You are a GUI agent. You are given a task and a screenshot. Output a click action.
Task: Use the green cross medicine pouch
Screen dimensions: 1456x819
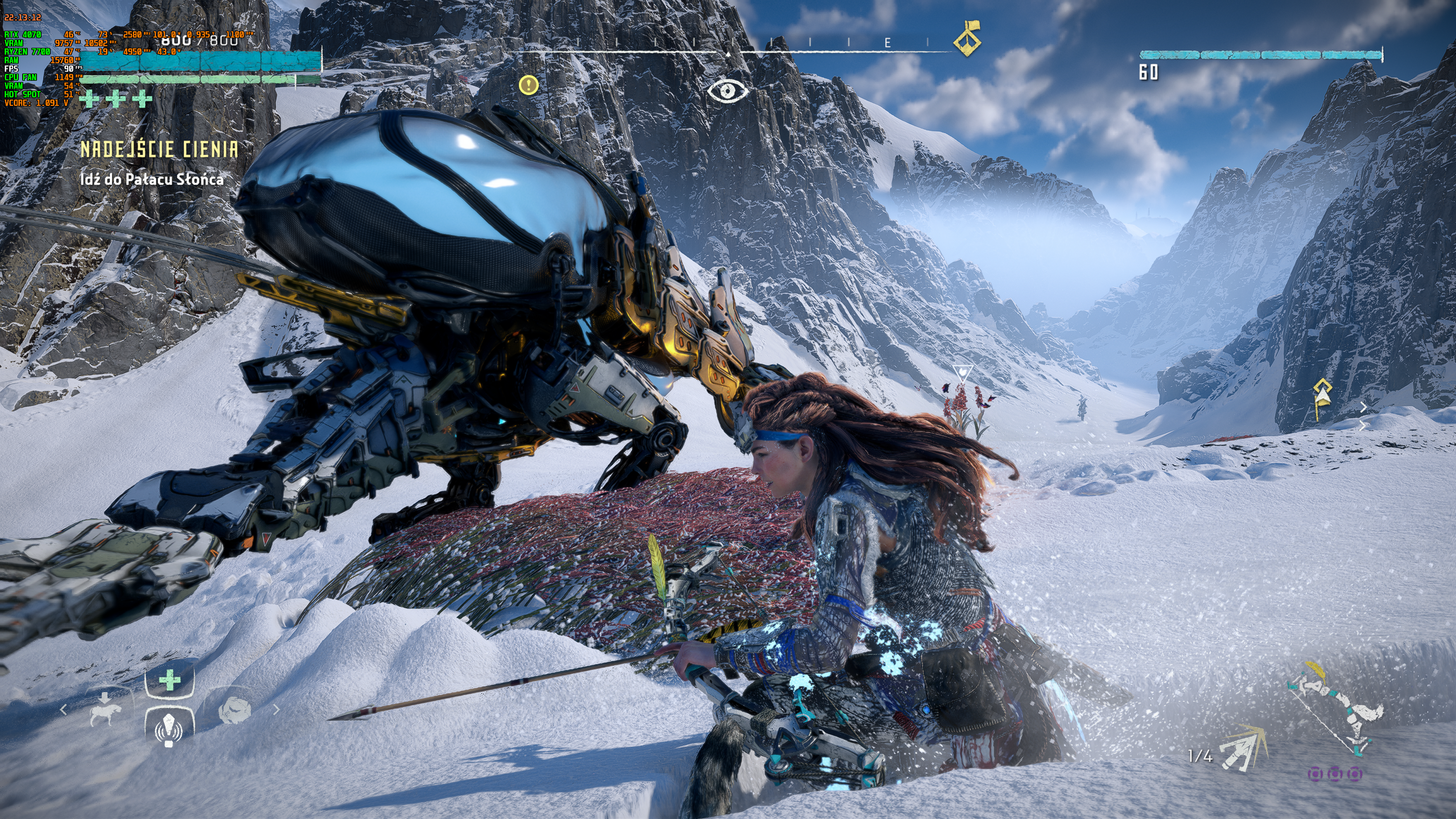169,680
